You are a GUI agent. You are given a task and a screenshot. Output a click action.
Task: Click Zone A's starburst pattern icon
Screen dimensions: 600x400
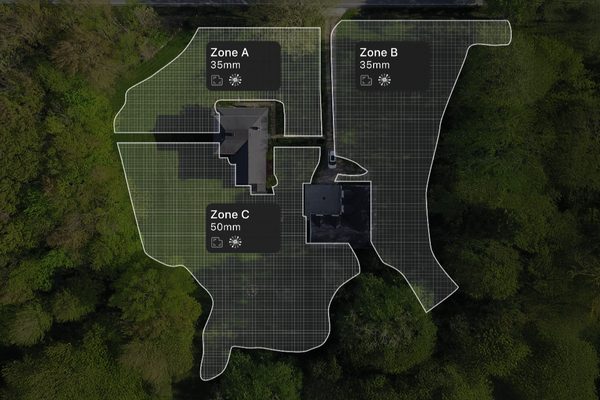(236, 80)
